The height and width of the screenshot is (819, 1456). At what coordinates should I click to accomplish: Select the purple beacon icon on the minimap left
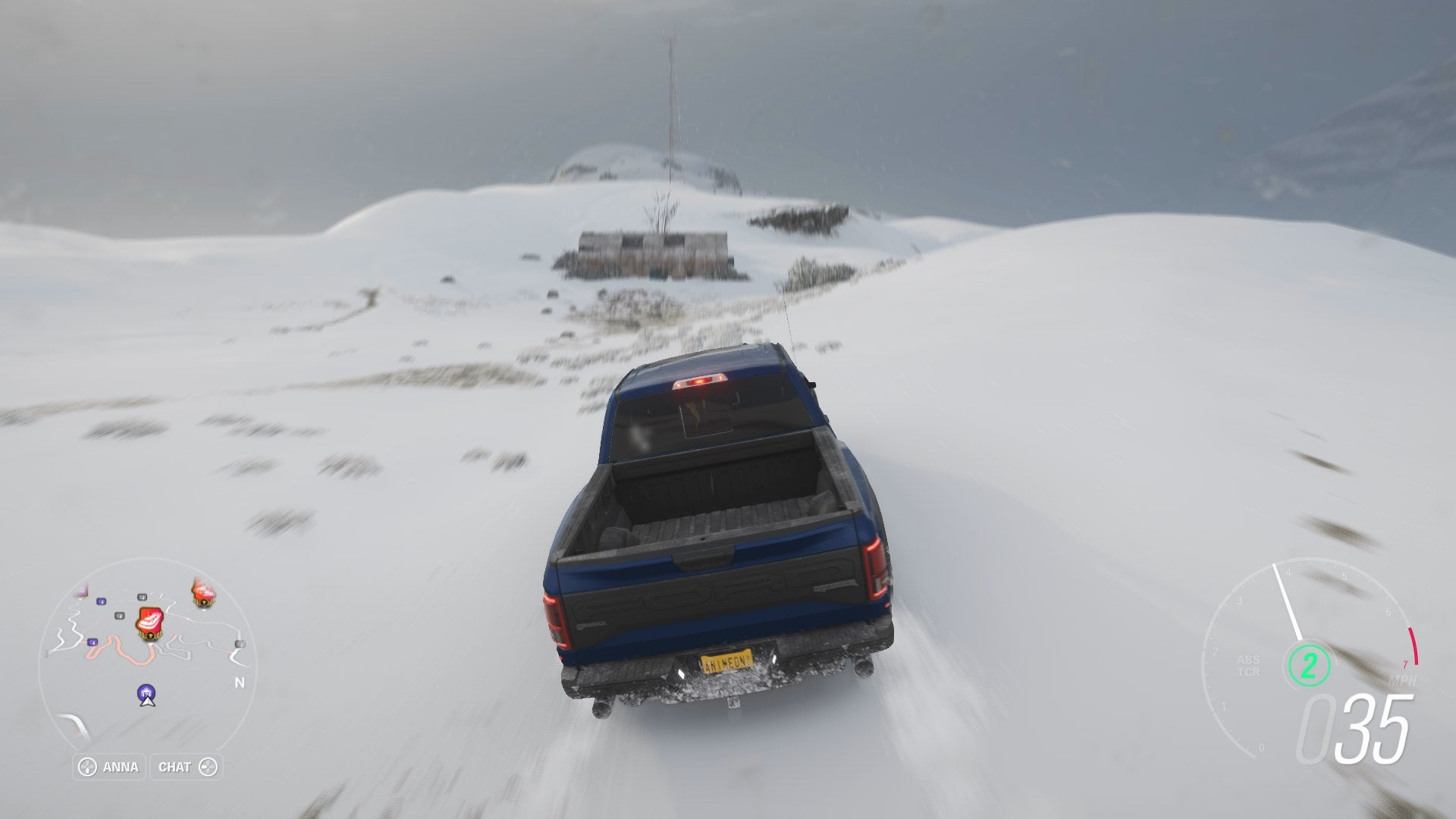(92, 642)
